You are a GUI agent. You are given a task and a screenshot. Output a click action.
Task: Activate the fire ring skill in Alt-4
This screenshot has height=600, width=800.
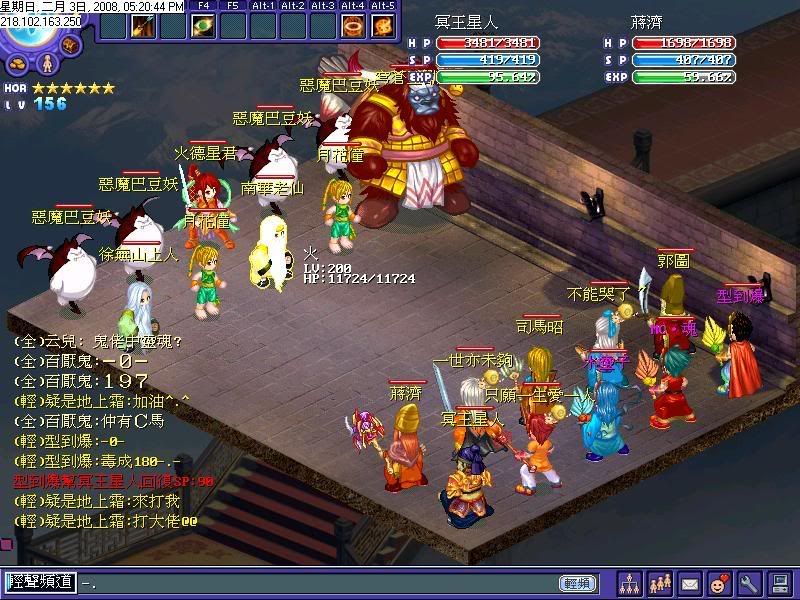353,26
